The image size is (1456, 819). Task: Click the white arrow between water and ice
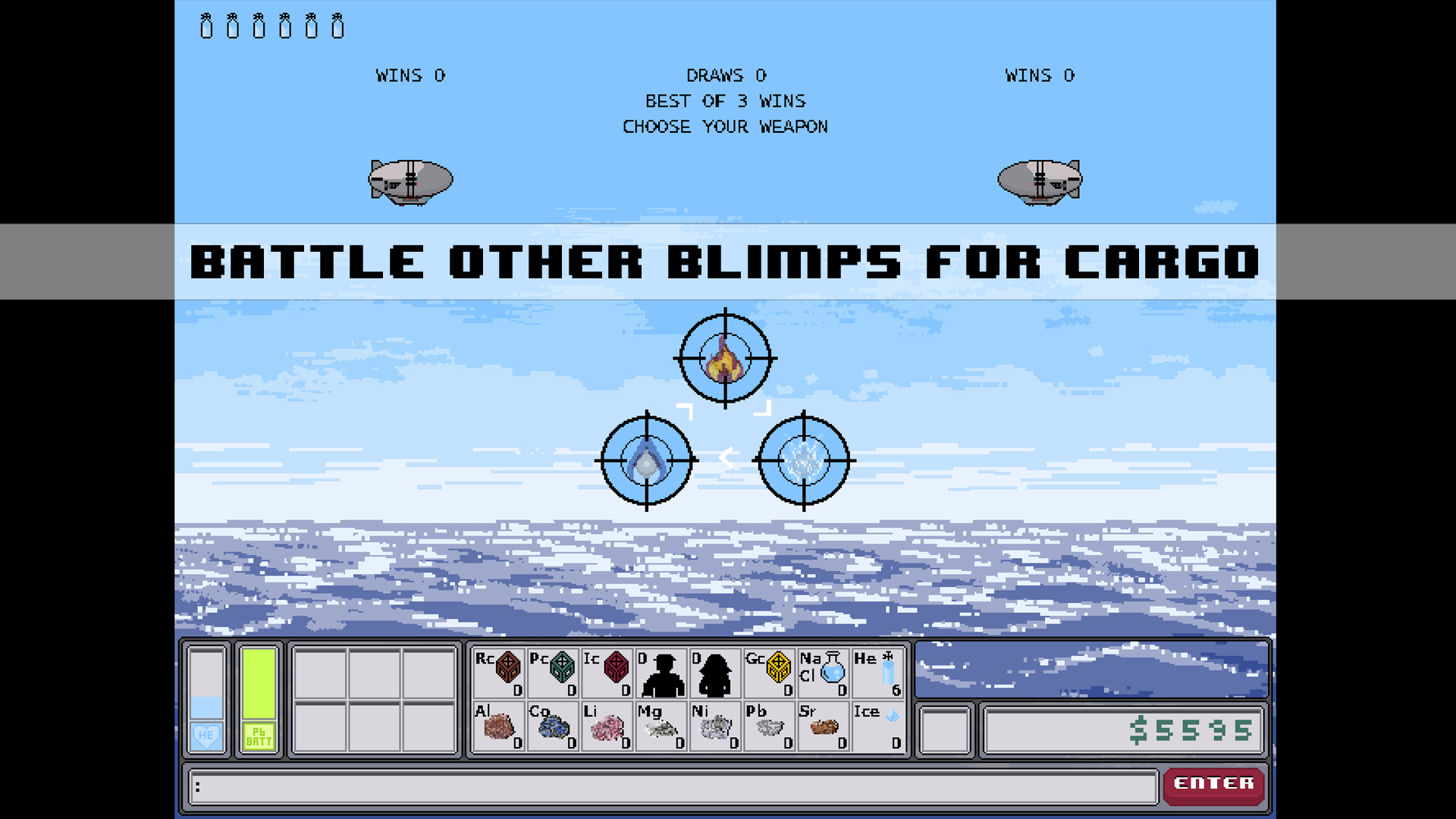click(726, 458)
